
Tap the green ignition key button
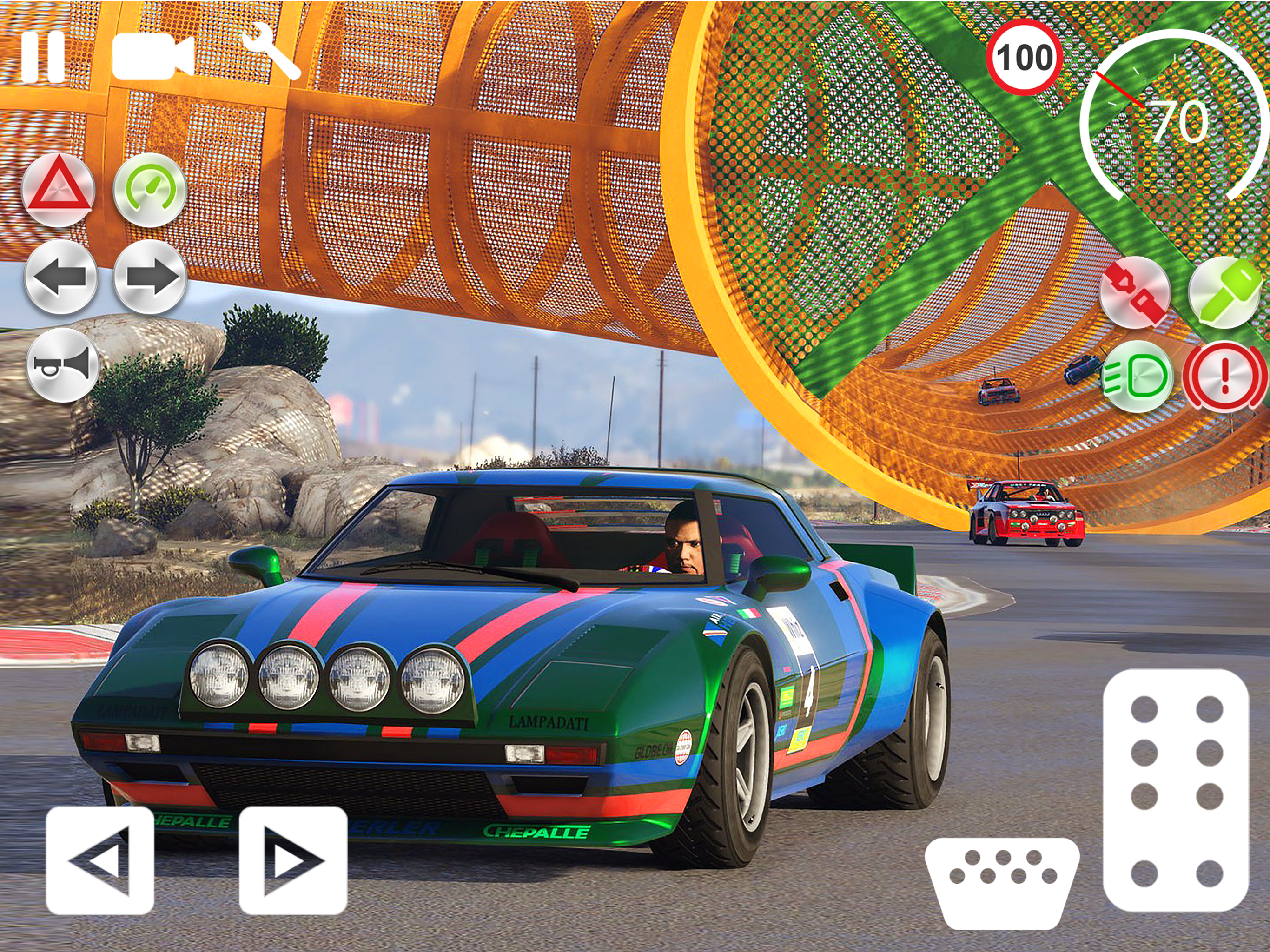tap(1224, 292)
